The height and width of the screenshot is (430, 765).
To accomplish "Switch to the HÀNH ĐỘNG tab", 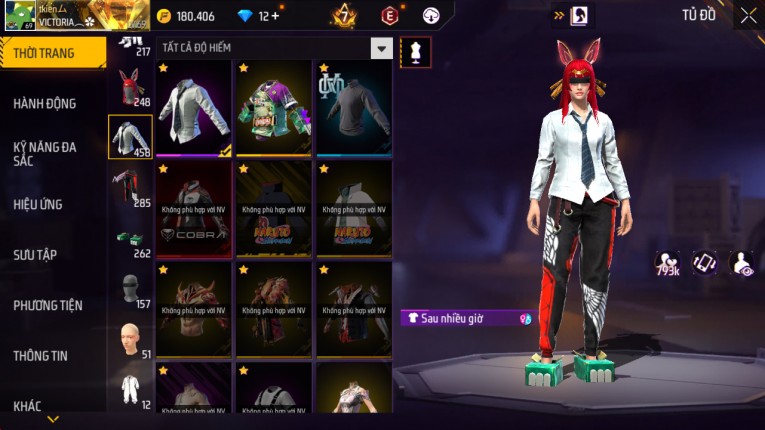I will coord(45,103).
